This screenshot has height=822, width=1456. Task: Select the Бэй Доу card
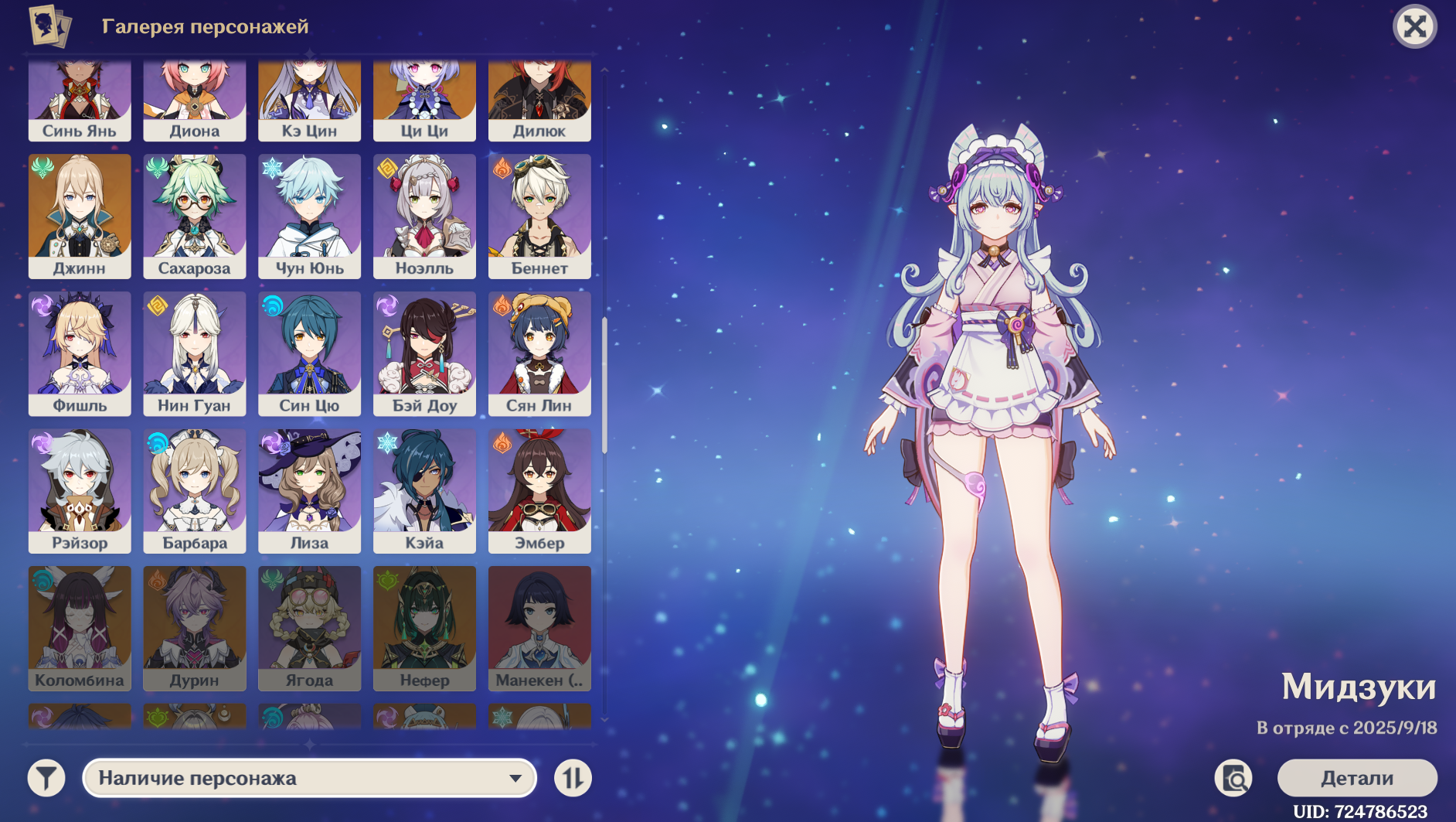(424, 353)
